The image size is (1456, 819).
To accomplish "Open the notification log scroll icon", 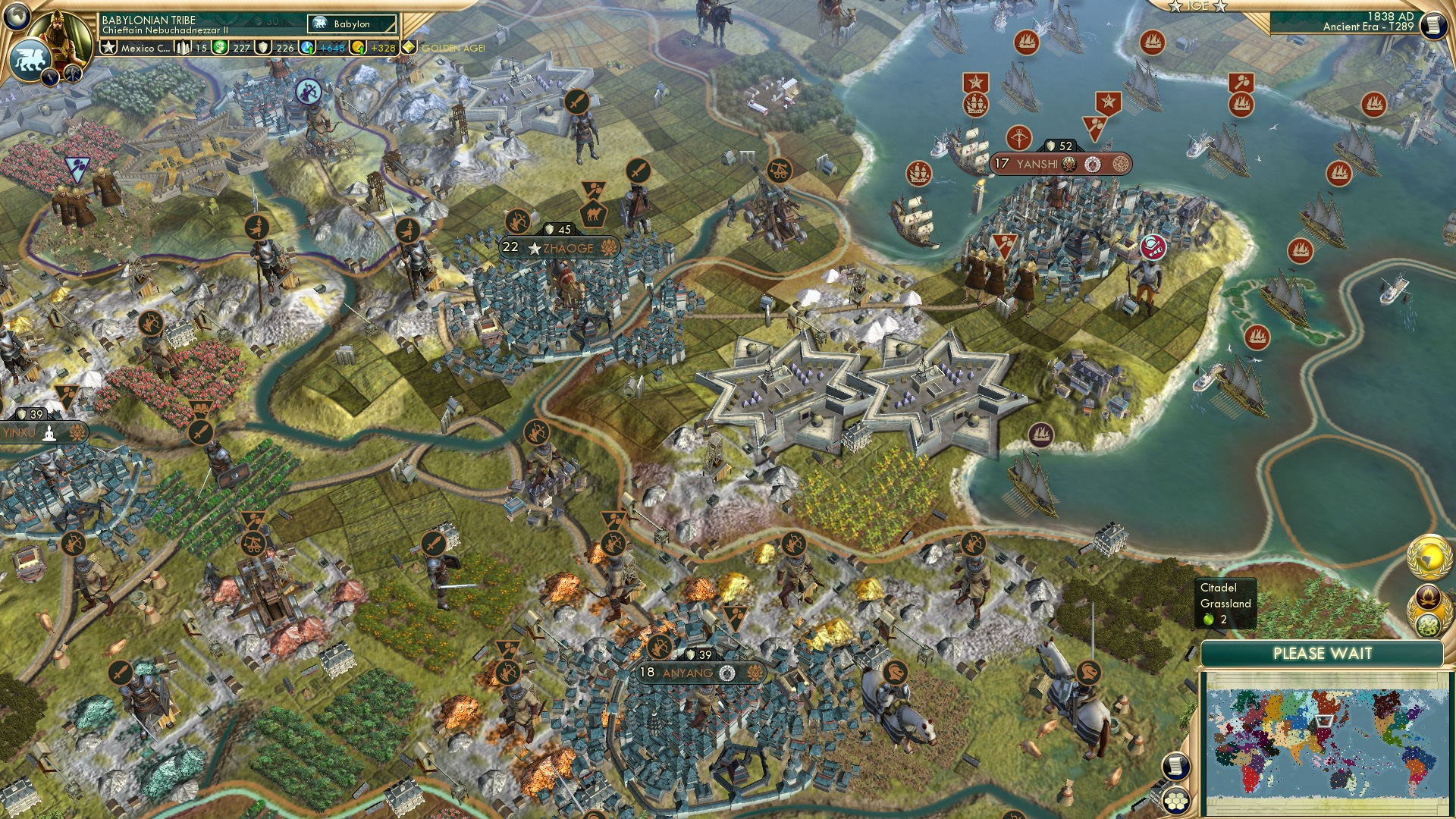I will tap(1177, 767).
